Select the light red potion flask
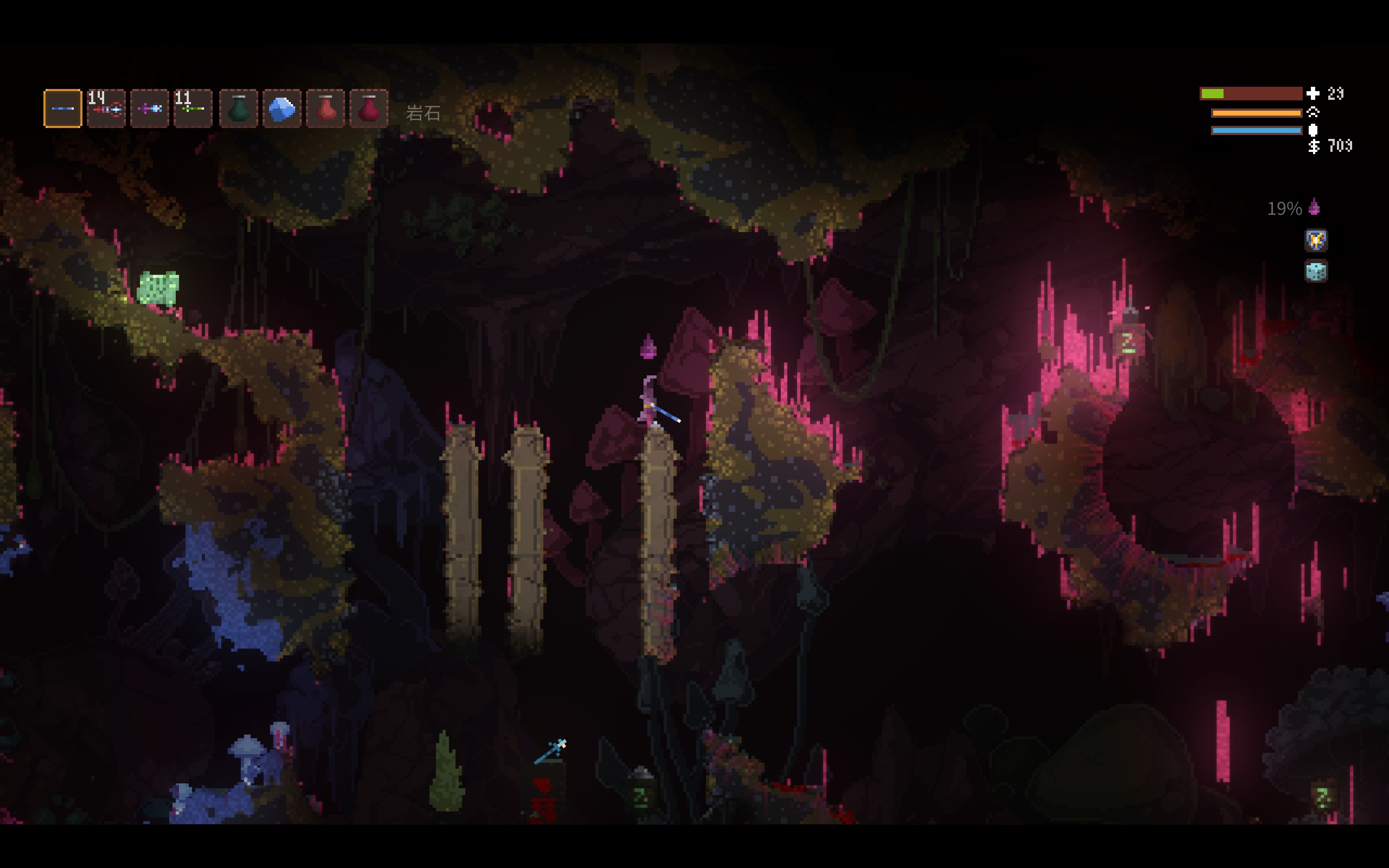Screen dimensions: 1389x868 [326, 108]
